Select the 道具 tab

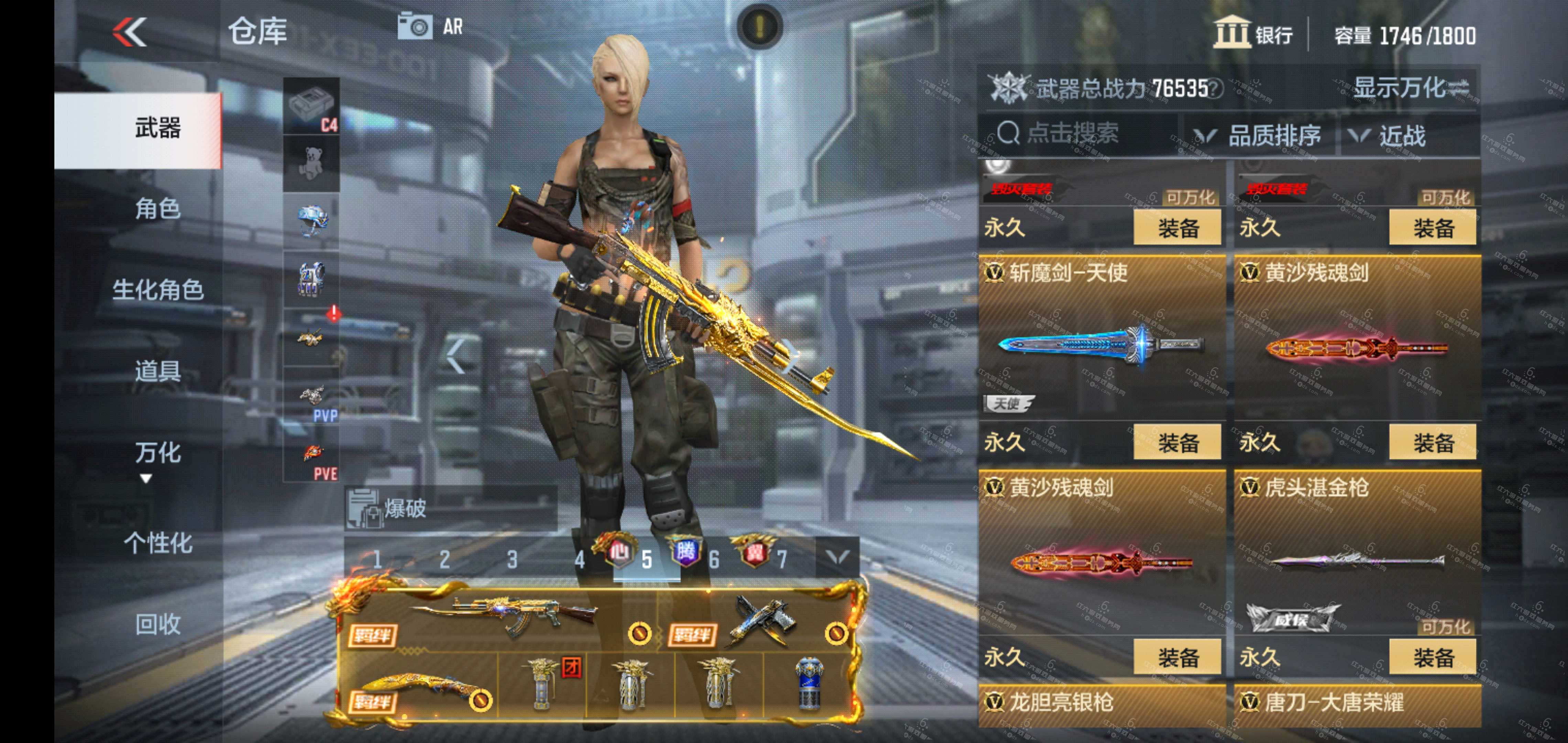click(x=157, y=371)
